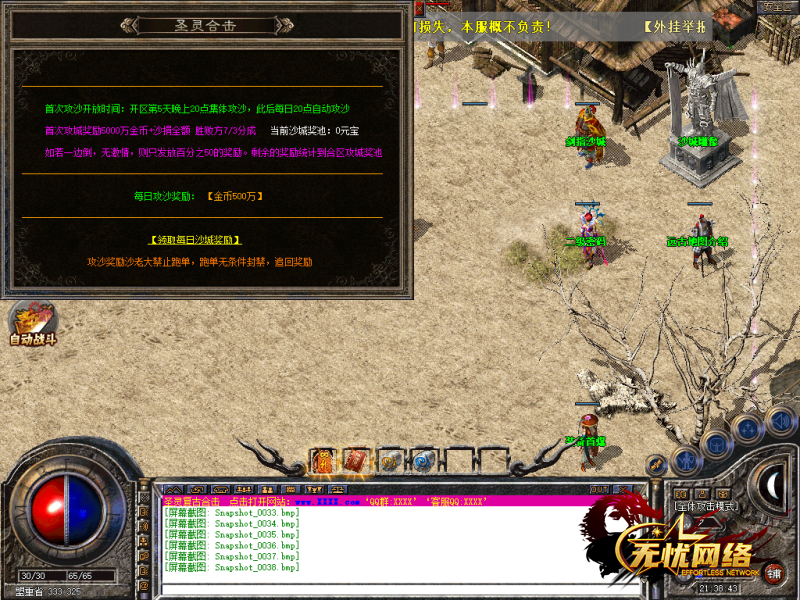
Task: Select the red book hotbar slot
Action: [x=355, y=461]
